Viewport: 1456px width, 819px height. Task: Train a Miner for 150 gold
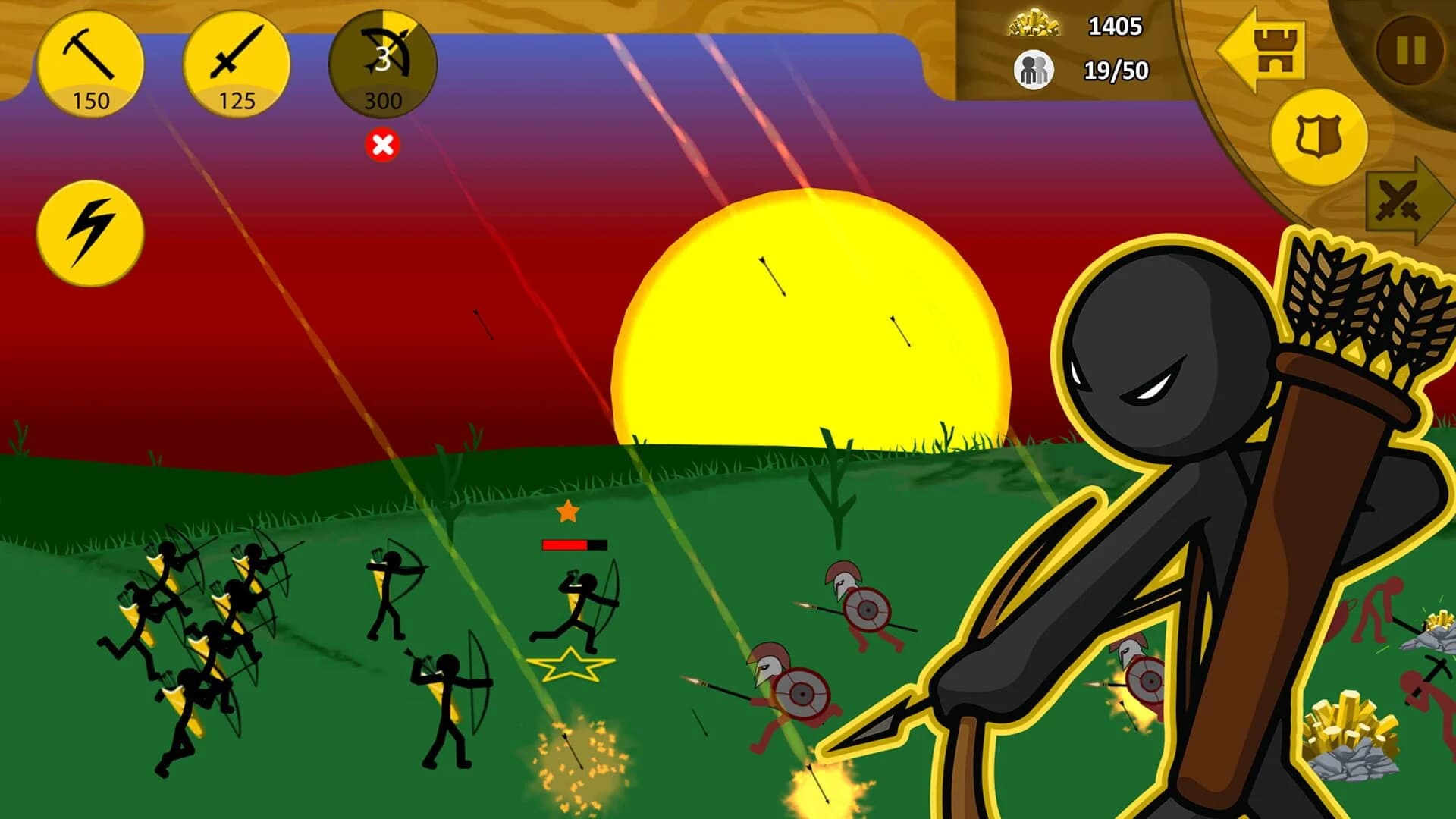[91, 64]
